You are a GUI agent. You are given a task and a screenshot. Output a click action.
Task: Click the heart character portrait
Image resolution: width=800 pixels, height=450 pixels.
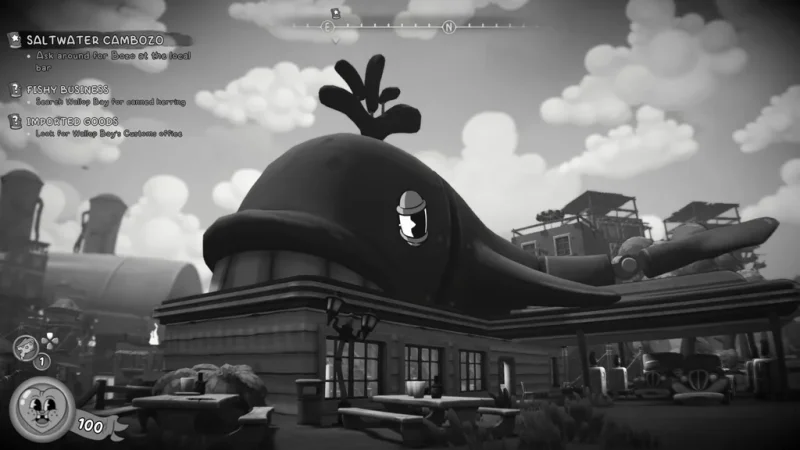(41, 411)
